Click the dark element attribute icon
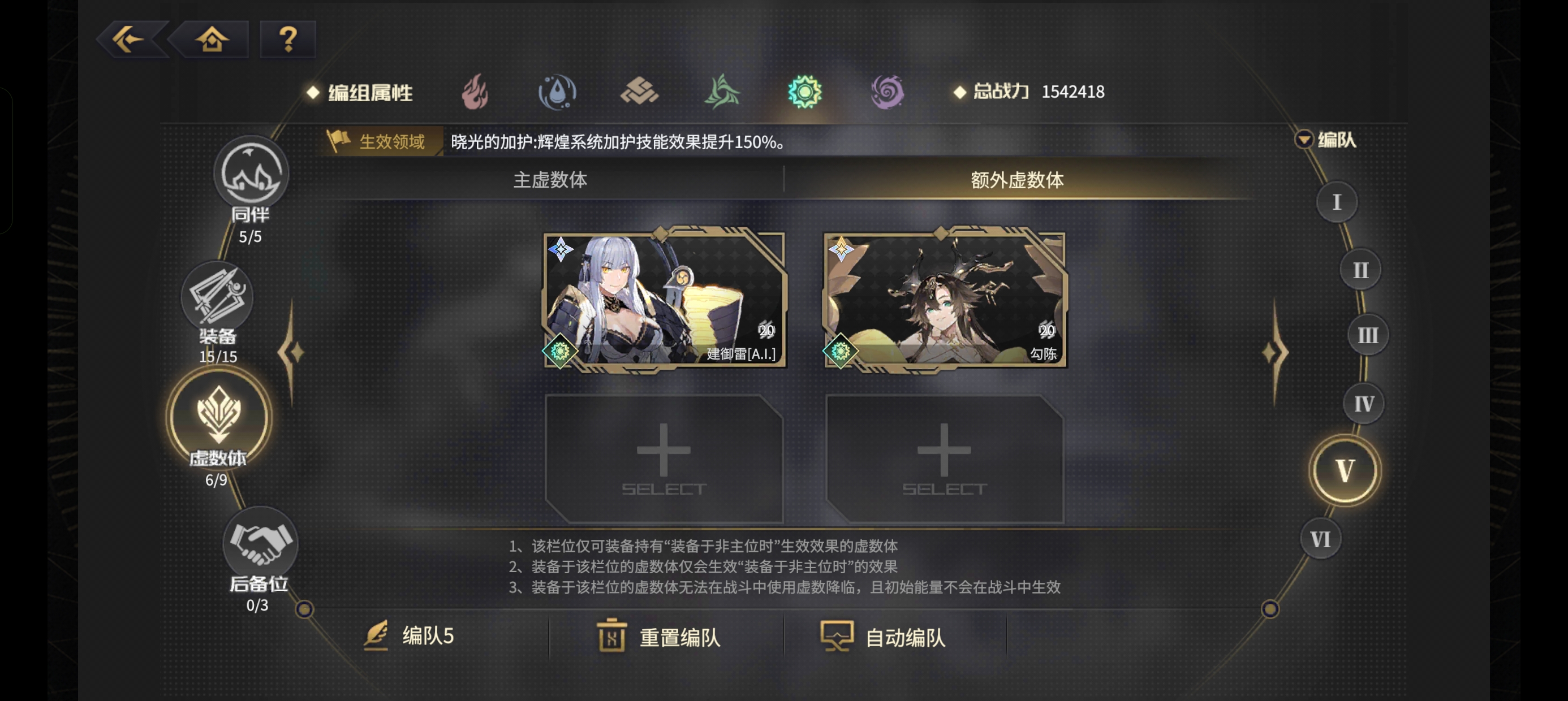The image size is (1568, 701). pos(886,91)
